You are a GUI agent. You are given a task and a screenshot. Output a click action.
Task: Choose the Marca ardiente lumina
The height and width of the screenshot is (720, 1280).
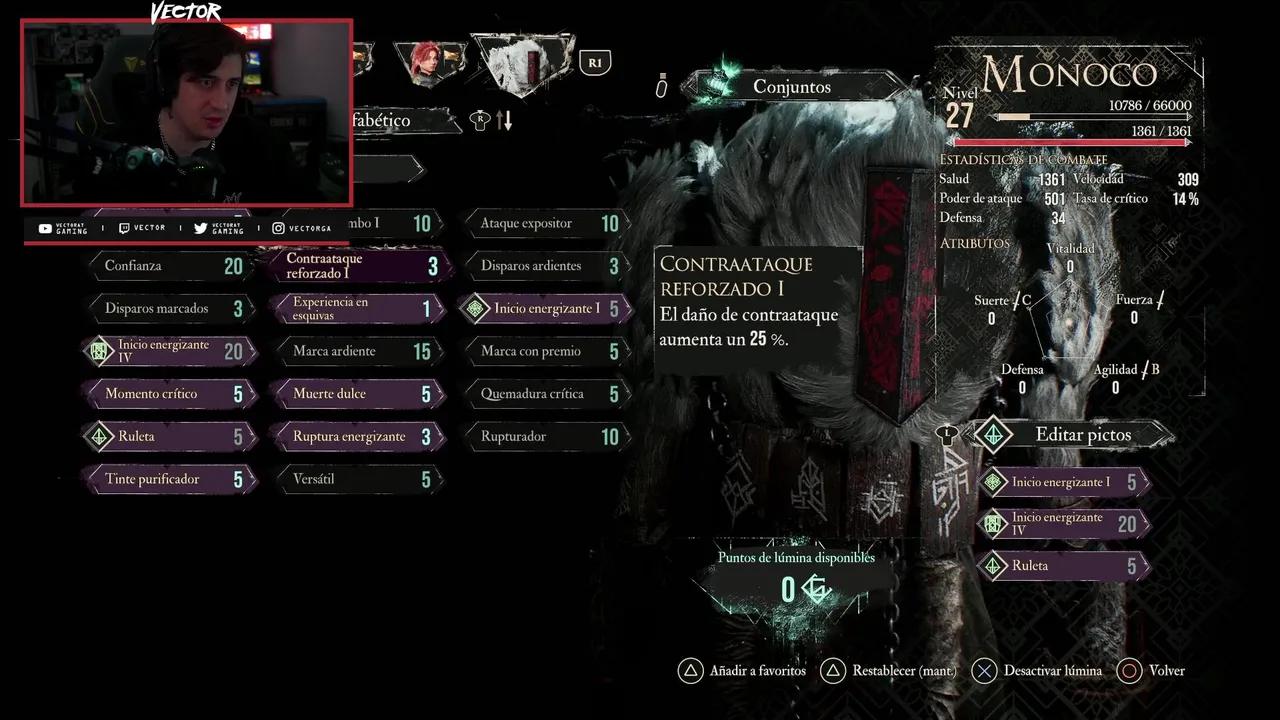(x=358, y=352)
